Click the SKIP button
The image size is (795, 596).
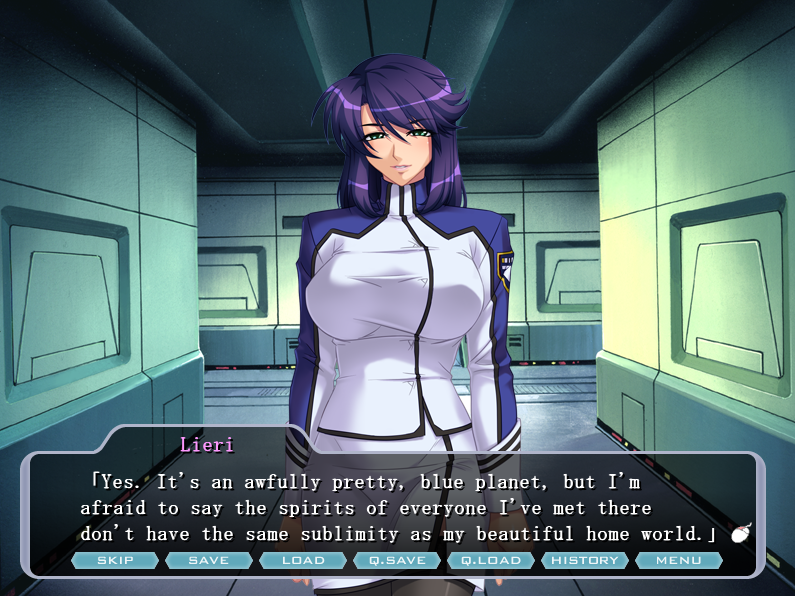point(115,560)
